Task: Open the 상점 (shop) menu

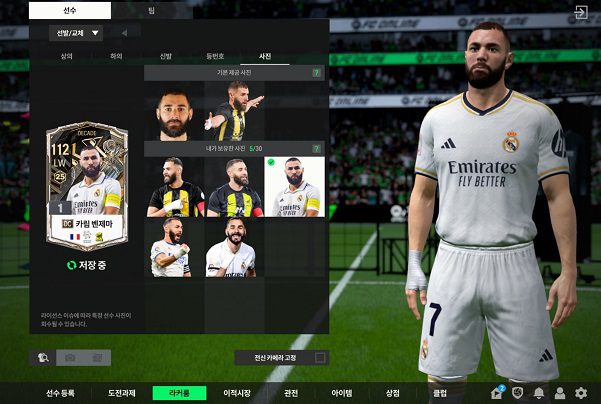Action: click(392, 393)
